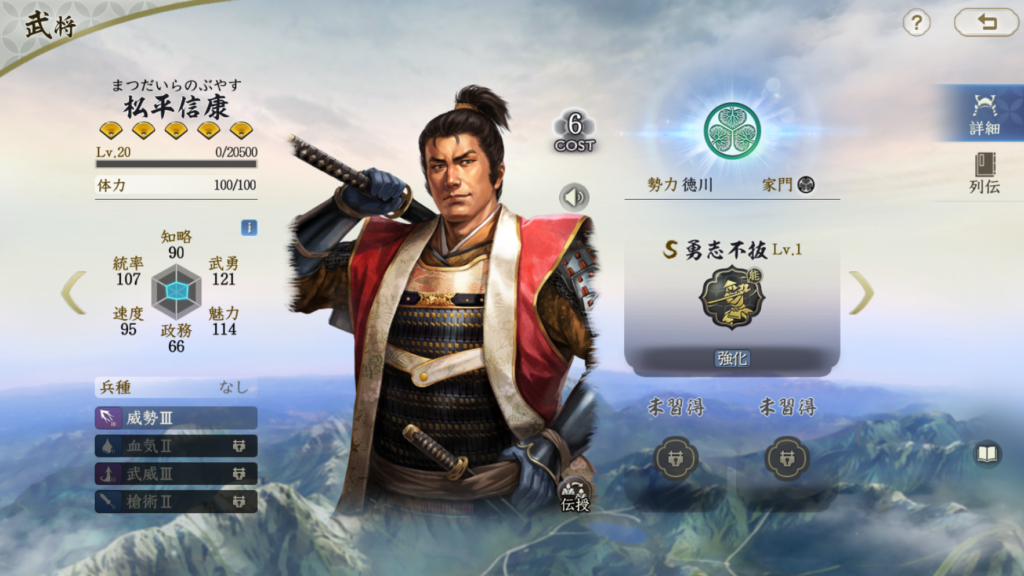Open the blue stats info icon
Screen dimensions: 1024x576
pyautogui.click(x=249, y=228)
